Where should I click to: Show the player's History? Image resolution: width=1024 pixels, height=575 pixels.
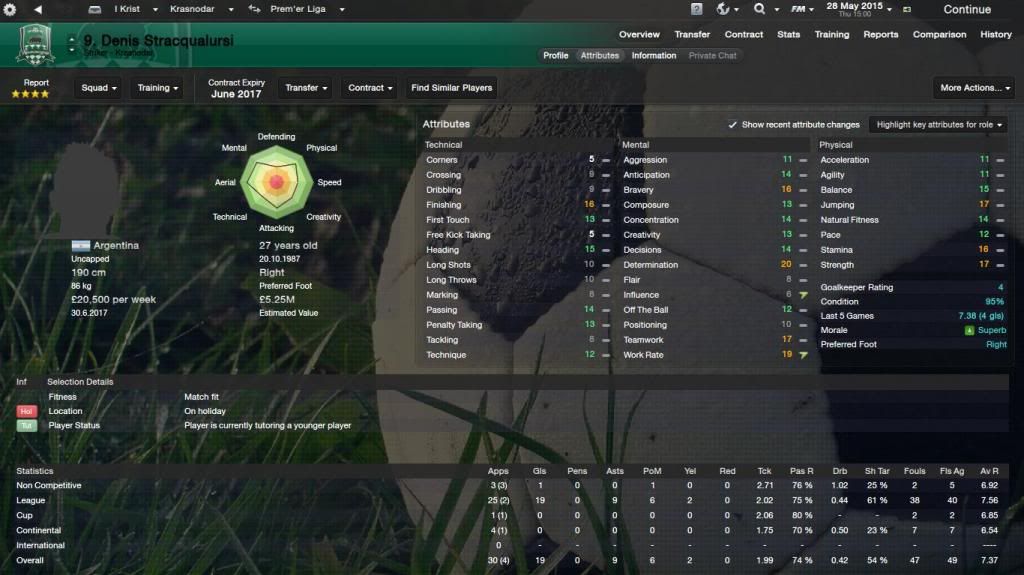(x=996, y=34)
